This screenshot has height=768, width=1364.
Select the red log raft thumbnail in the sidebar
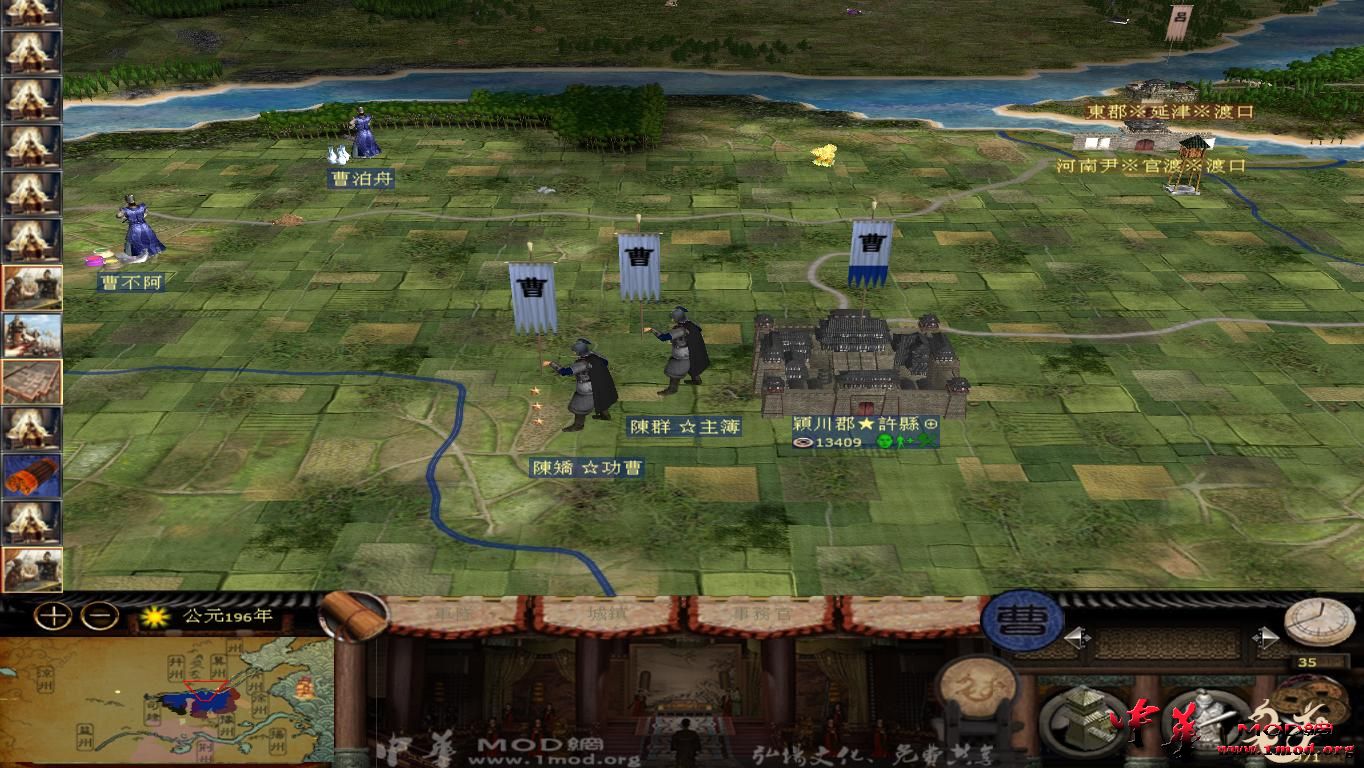coord(35,475)
